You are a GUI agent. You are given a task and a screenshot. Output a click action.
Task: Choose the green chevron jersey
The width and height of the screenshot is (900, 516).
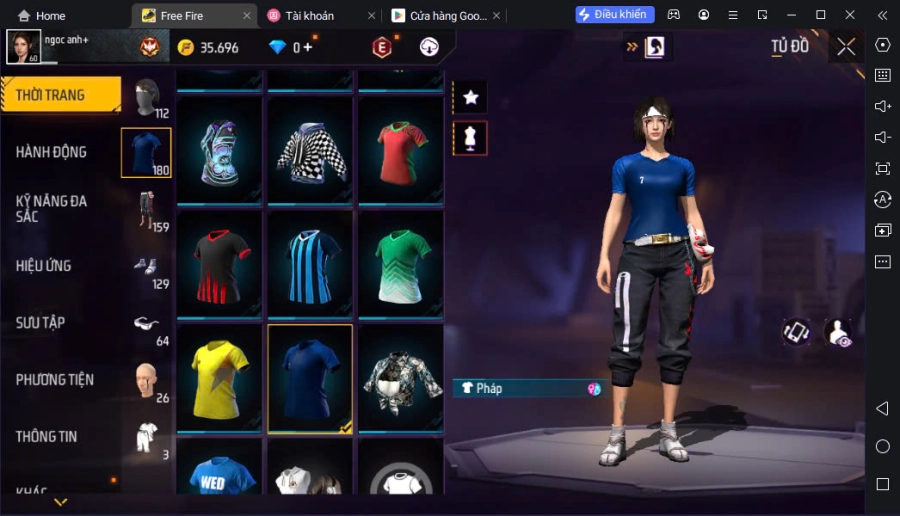(x=401, y=265)
